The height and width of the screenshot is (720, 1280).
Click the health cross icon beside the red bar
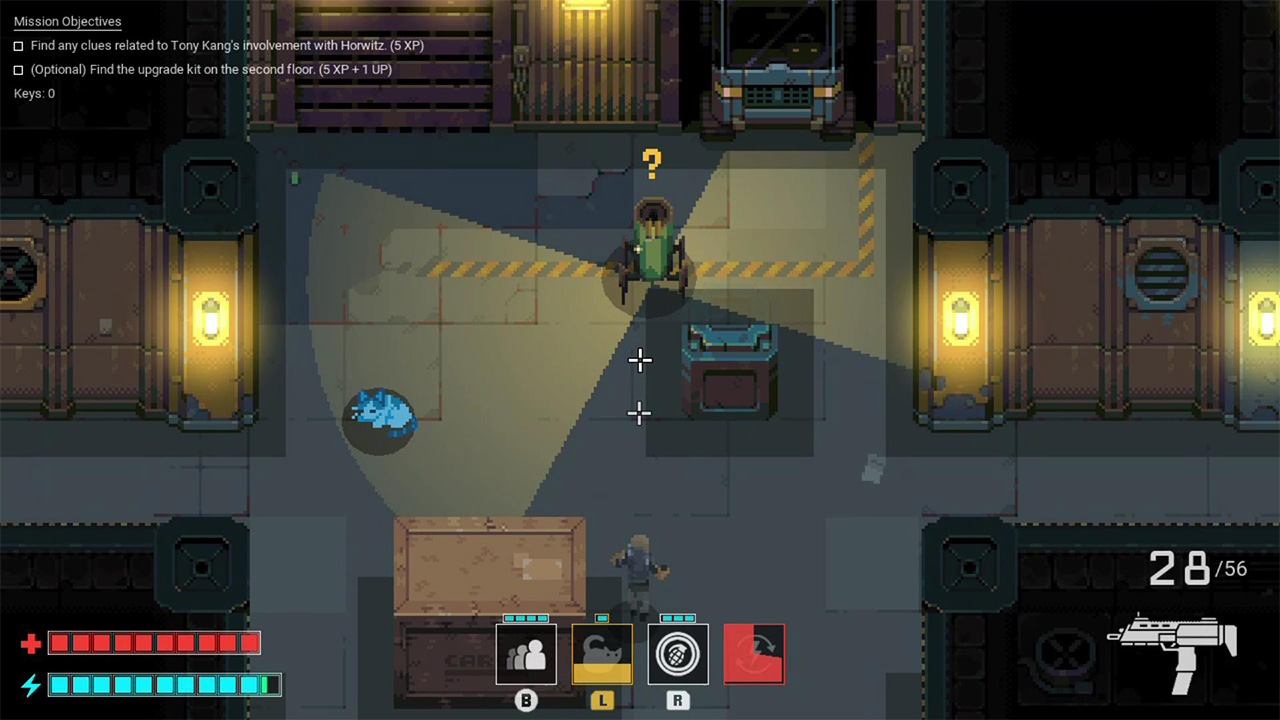[29, 643]
